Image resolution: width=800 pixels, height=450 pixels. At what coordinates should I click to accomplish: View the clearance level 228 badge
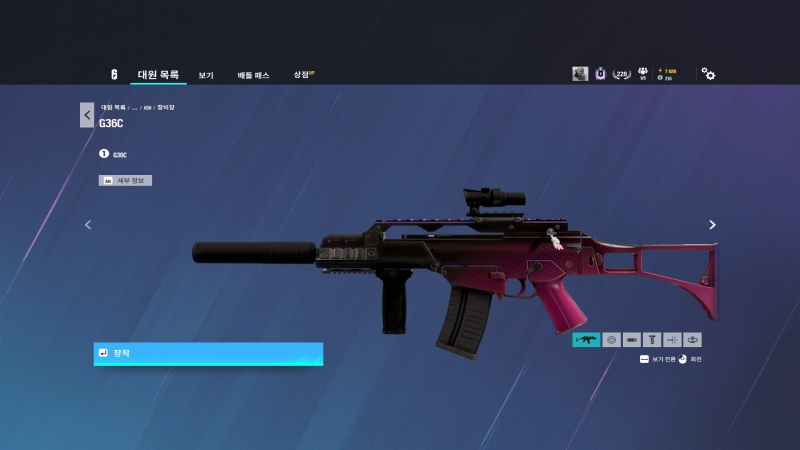(622, 74)
